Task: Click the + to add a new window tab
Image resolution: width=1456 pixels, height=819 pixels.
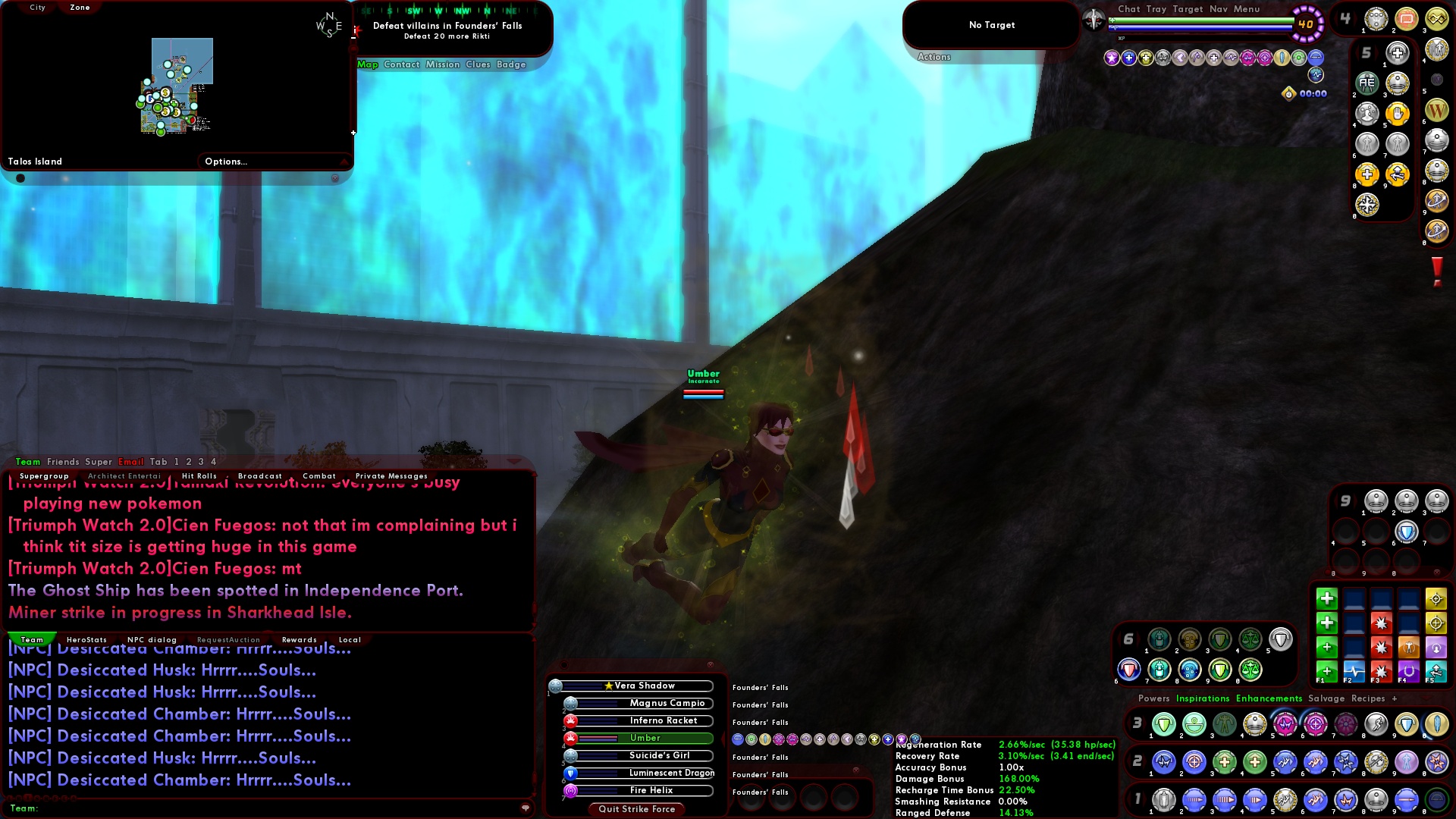Action: (x=1396, y=698)
